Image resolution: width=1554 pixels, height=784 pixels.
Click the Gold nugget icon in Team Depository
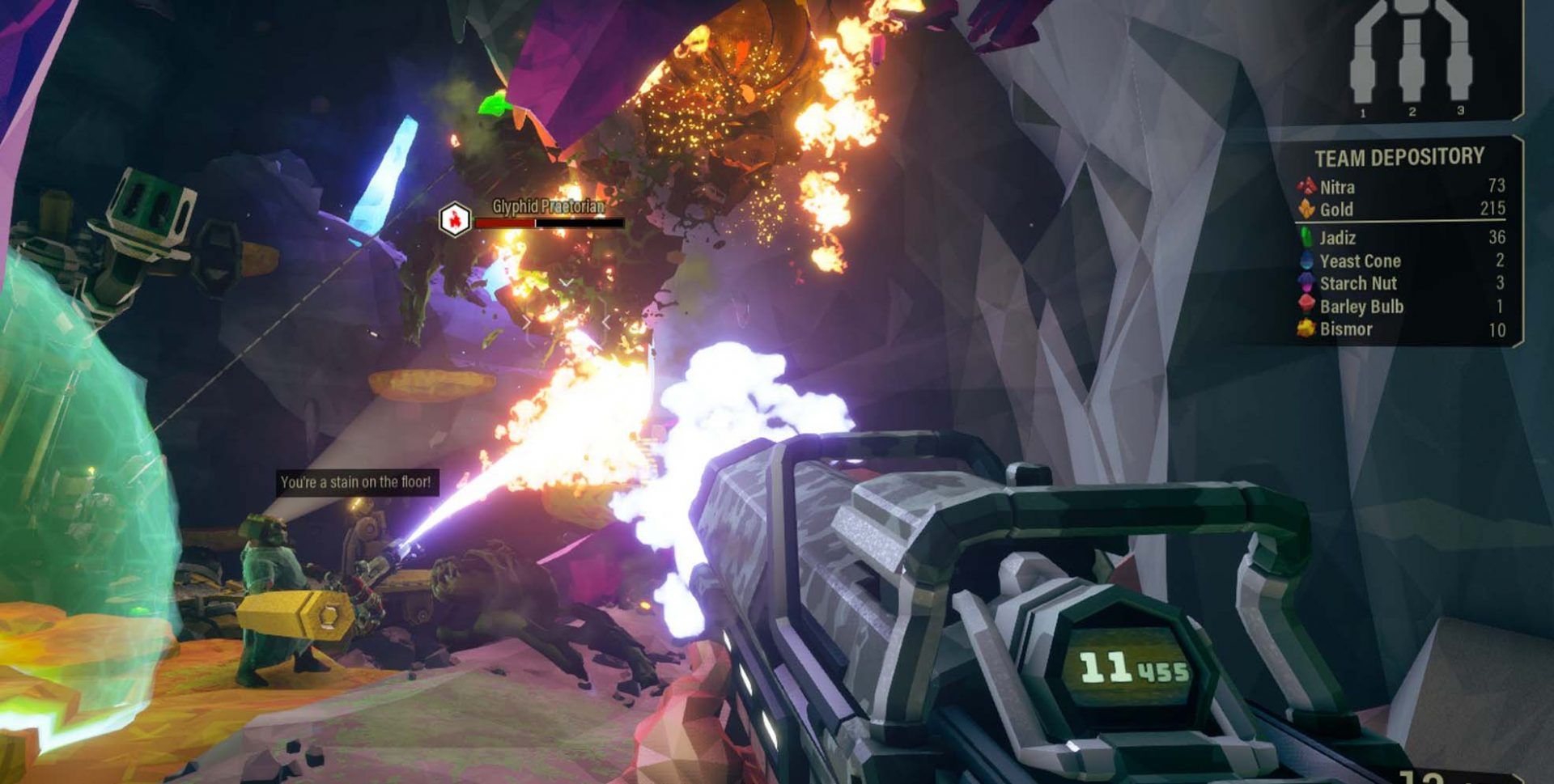point(1306,210)
